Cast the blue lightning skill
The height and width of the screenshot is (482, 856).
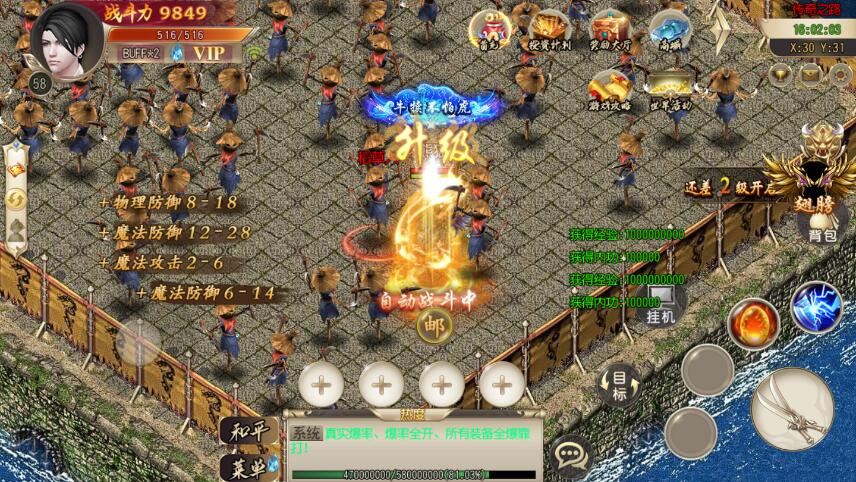point(817,307)
